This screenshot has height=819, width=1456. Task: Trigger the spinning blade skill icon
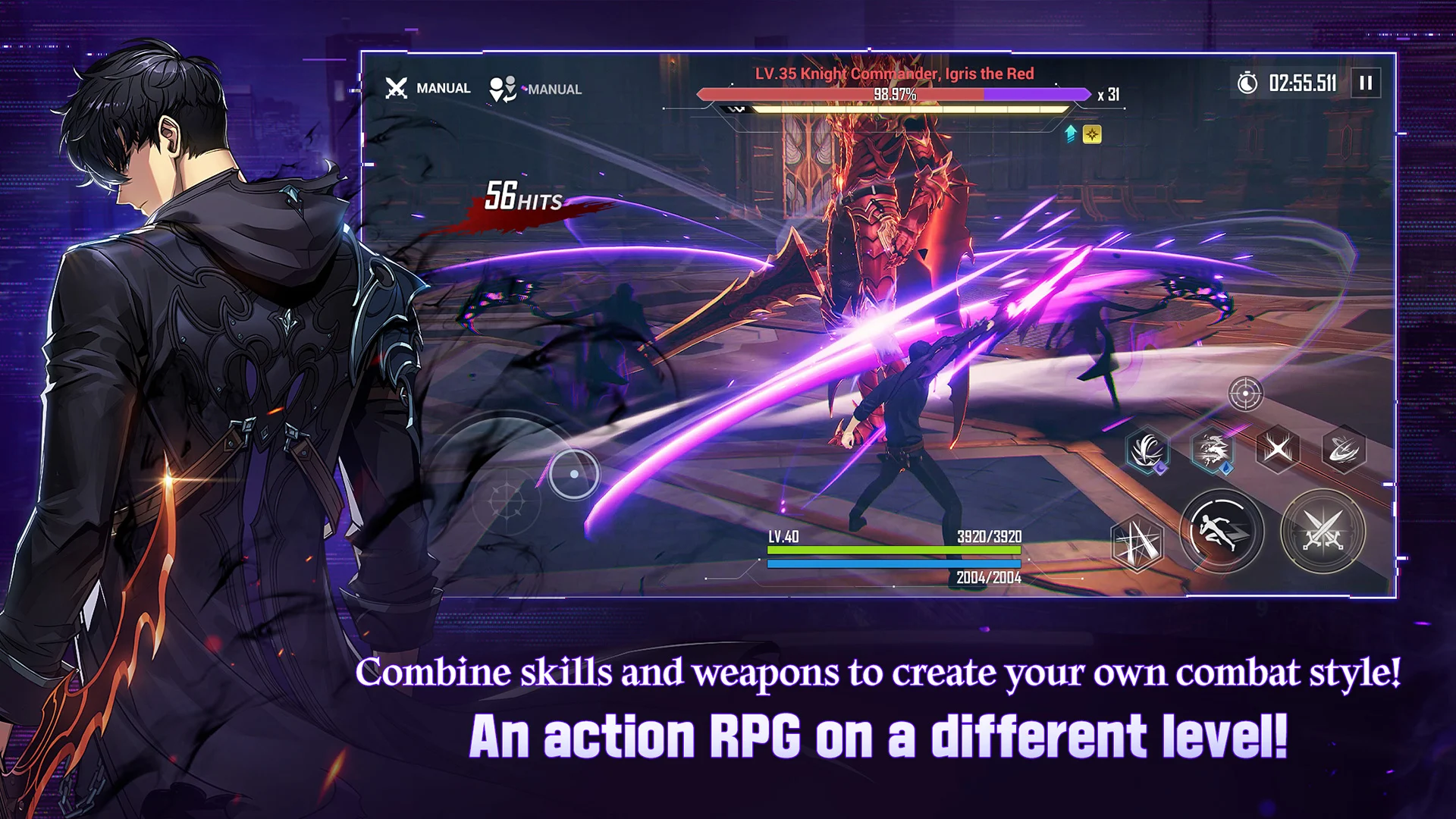(x=1344, y=449)
